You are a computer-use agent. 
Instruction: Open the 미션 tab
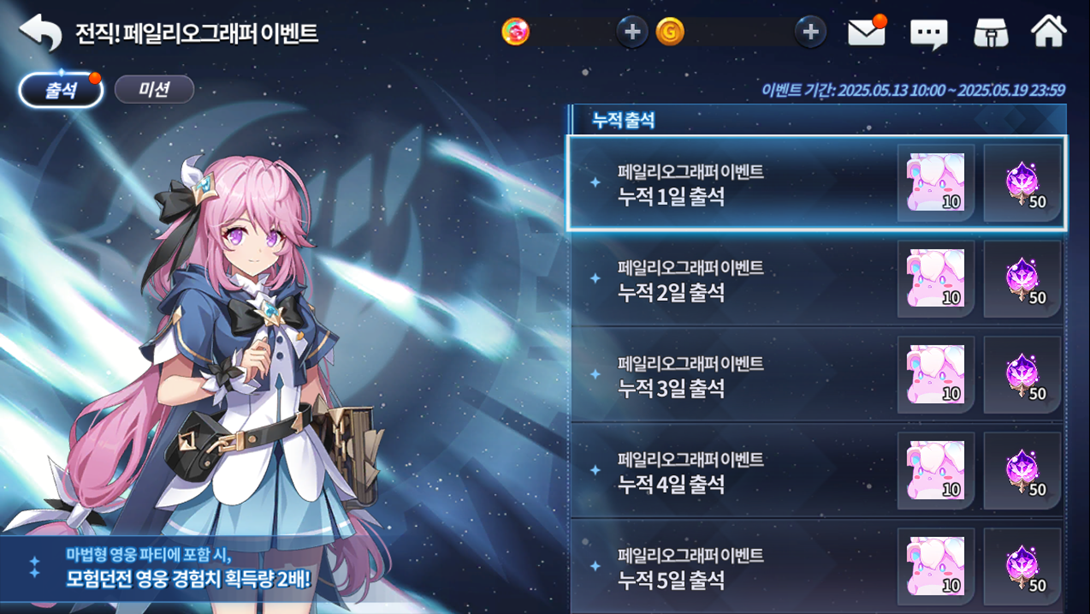pyautogui.click(x=154, y=90)
